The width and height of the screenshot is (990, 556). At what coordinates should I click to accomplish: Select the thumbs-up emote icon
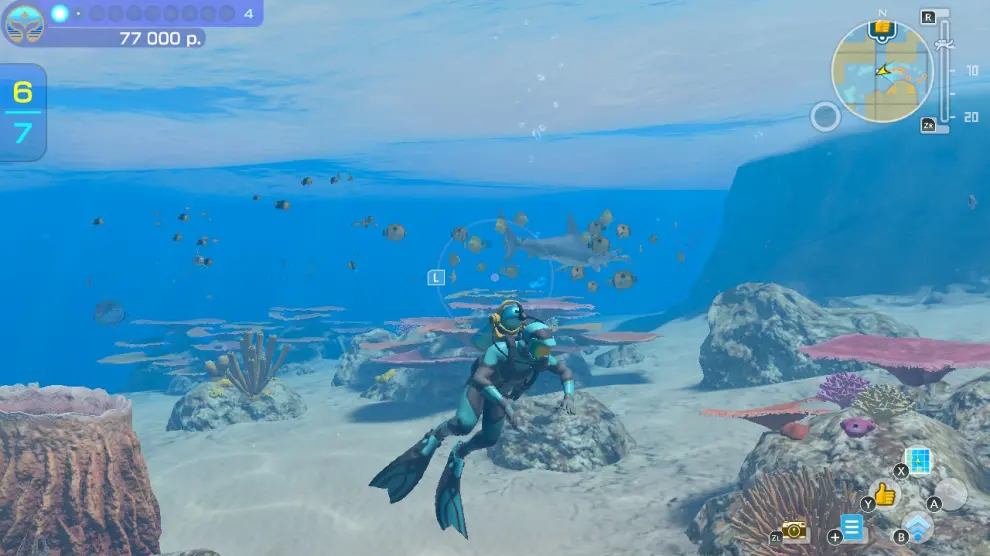click(884, 494)
